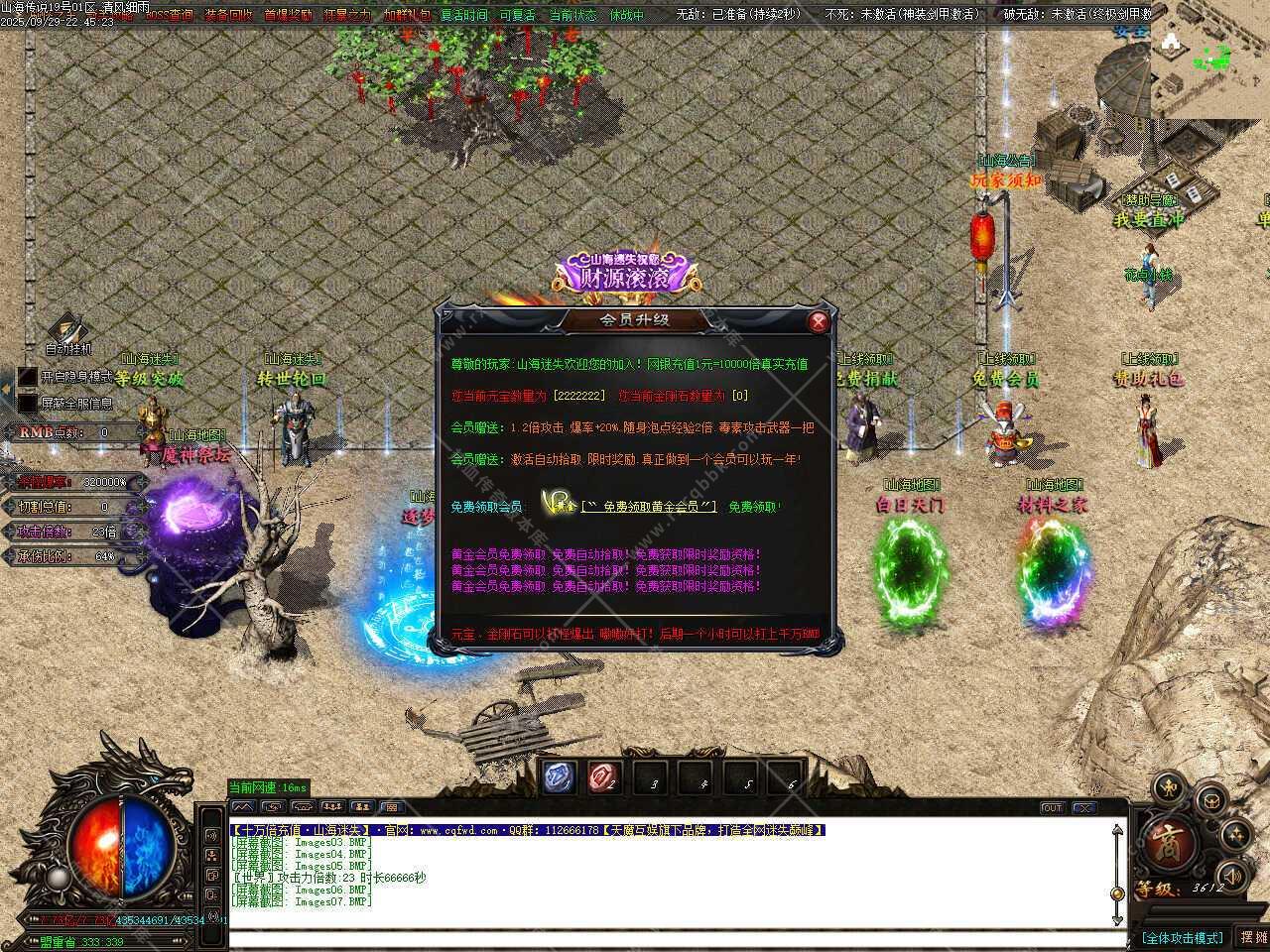Image resolution: width=1270 pixels, height=952 pixels.
Task: Select 首爆奖励 in the top menu
Action: (x=288, y=15)
